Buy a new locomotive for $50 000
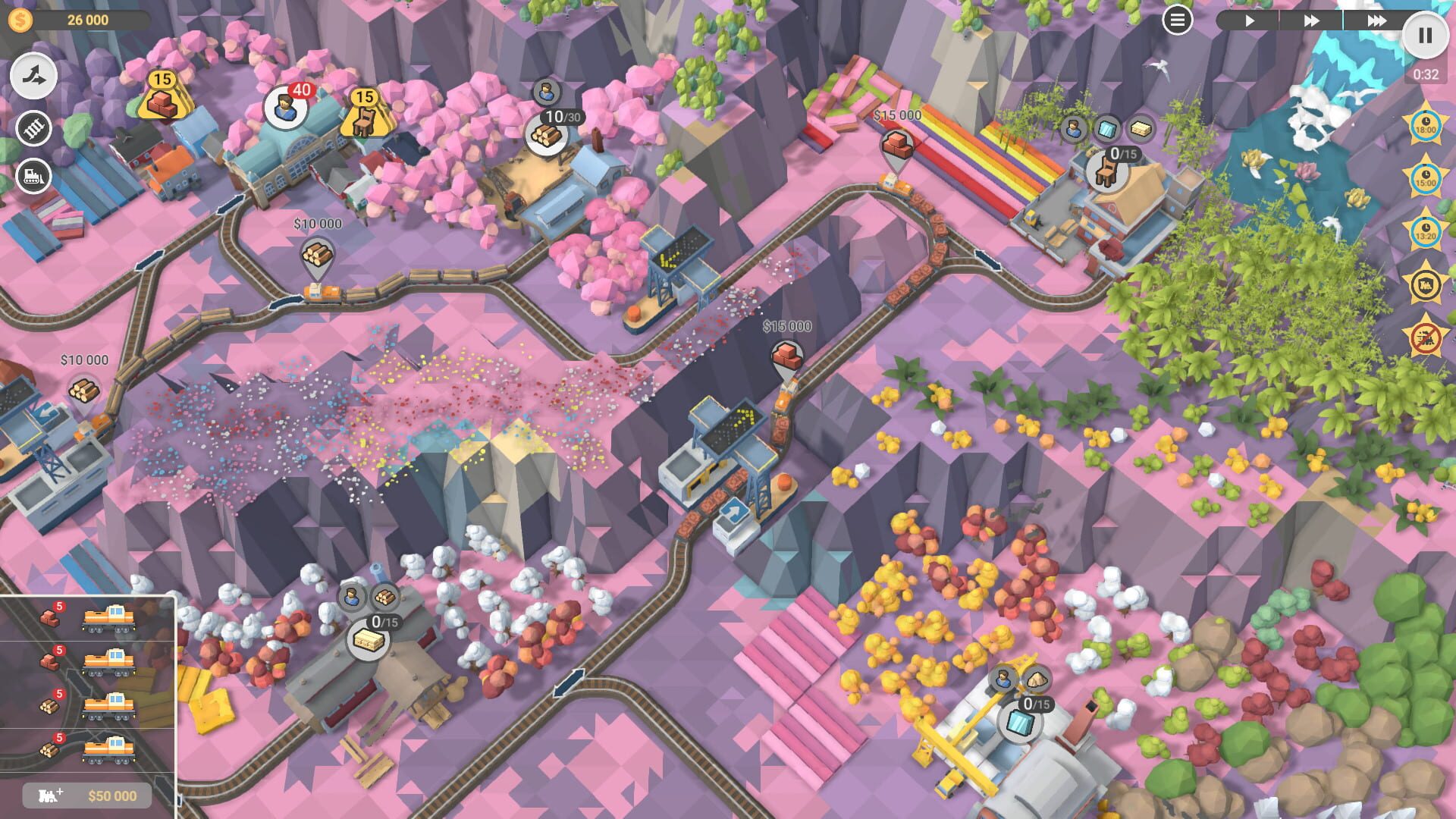The image size is (1456, 819). click(x=89, y=795)
